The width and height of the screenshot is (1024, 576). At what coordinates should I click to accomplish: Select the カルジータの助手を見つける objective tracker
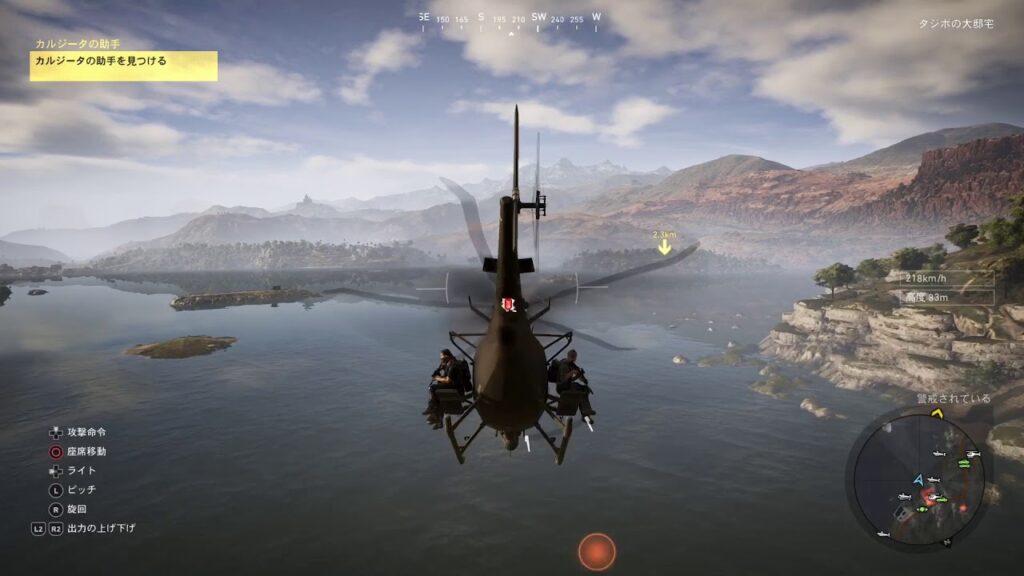[123, 62]
